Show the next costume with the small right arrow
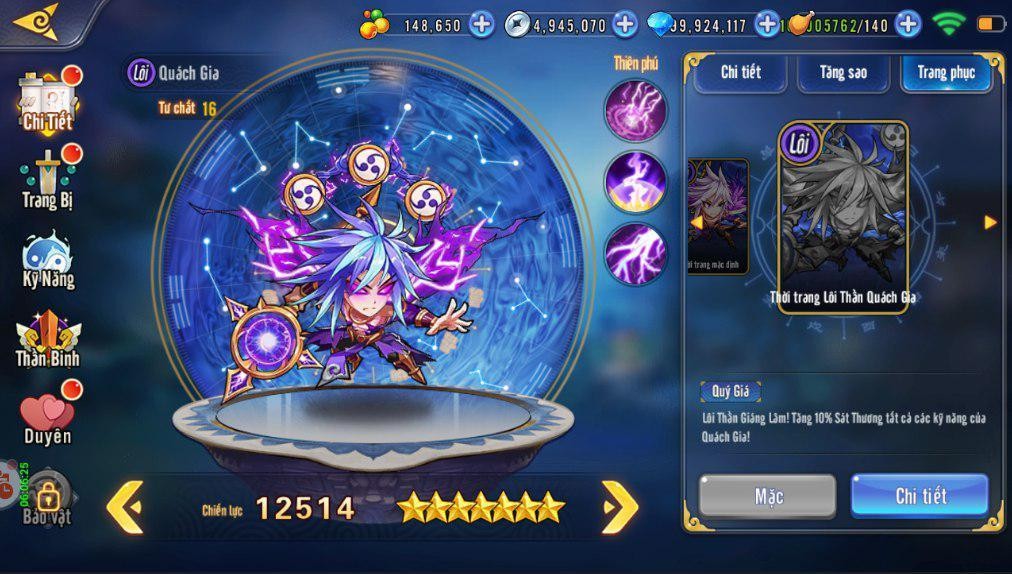 coord(990,222)
